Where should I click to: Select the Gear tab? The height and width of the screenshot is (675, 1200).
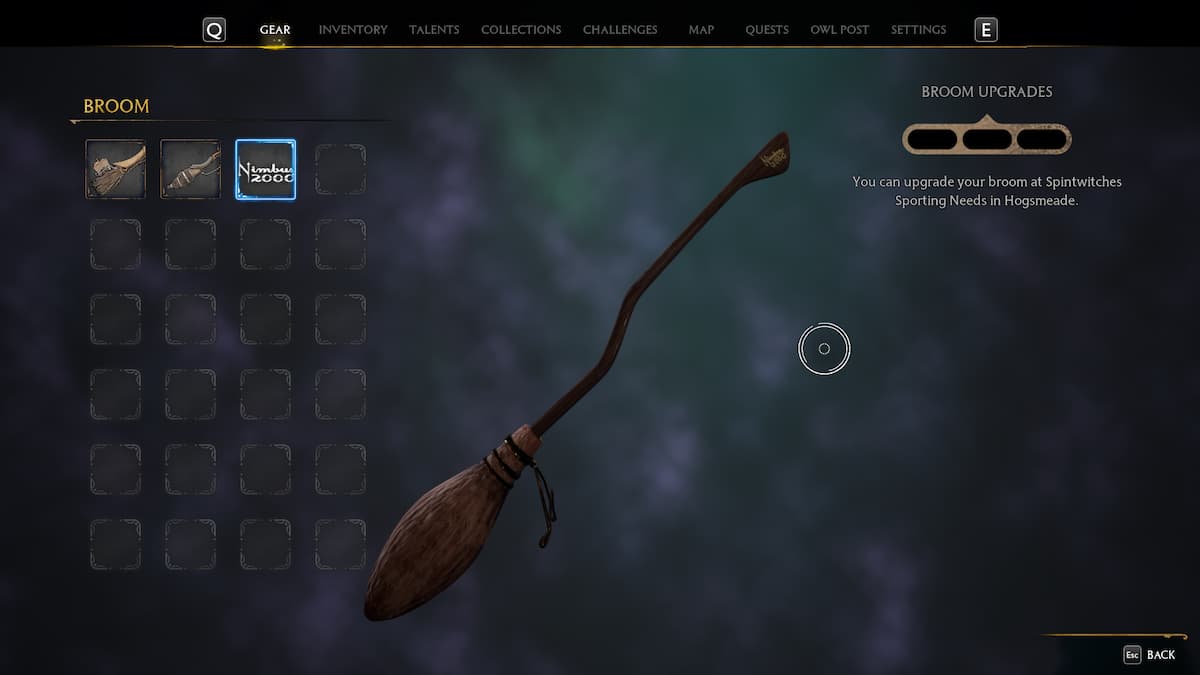275,30
